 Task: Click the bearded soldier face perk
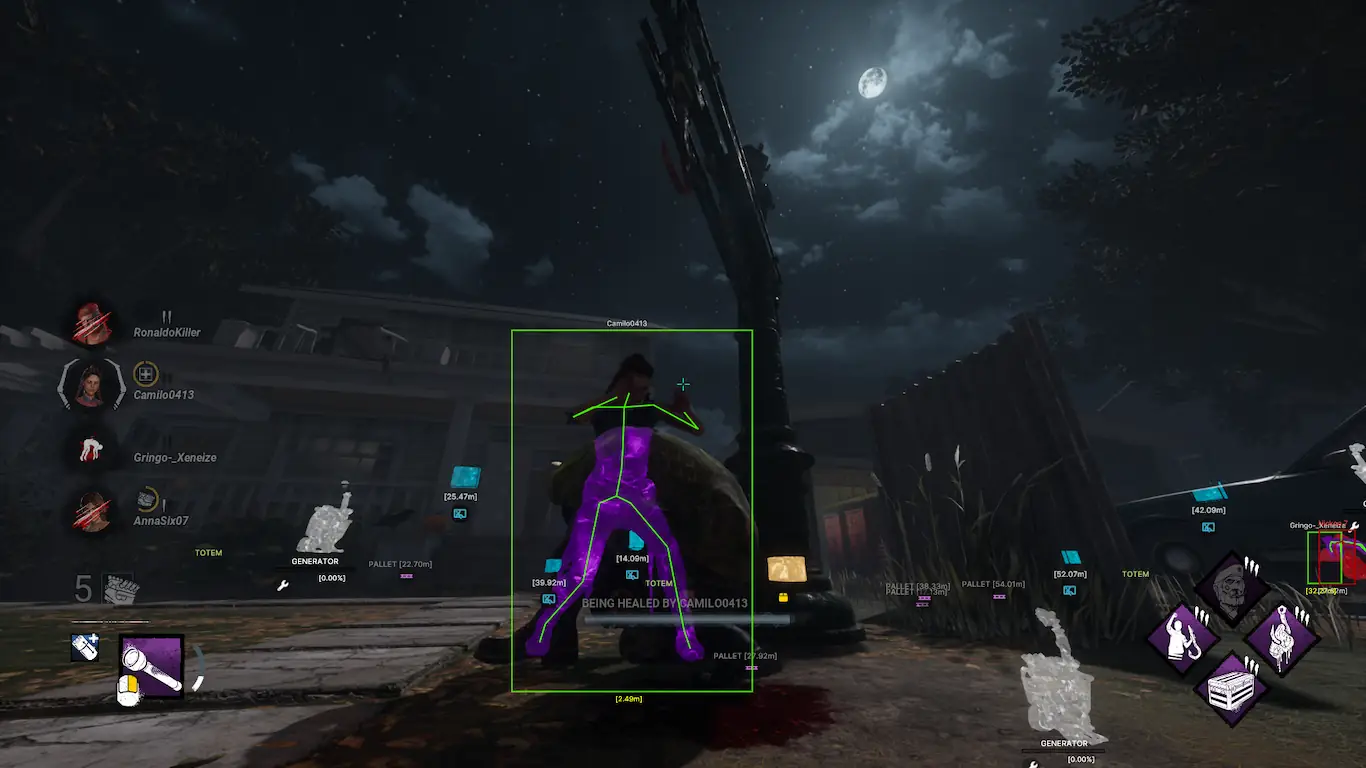tap(1231, 589)
